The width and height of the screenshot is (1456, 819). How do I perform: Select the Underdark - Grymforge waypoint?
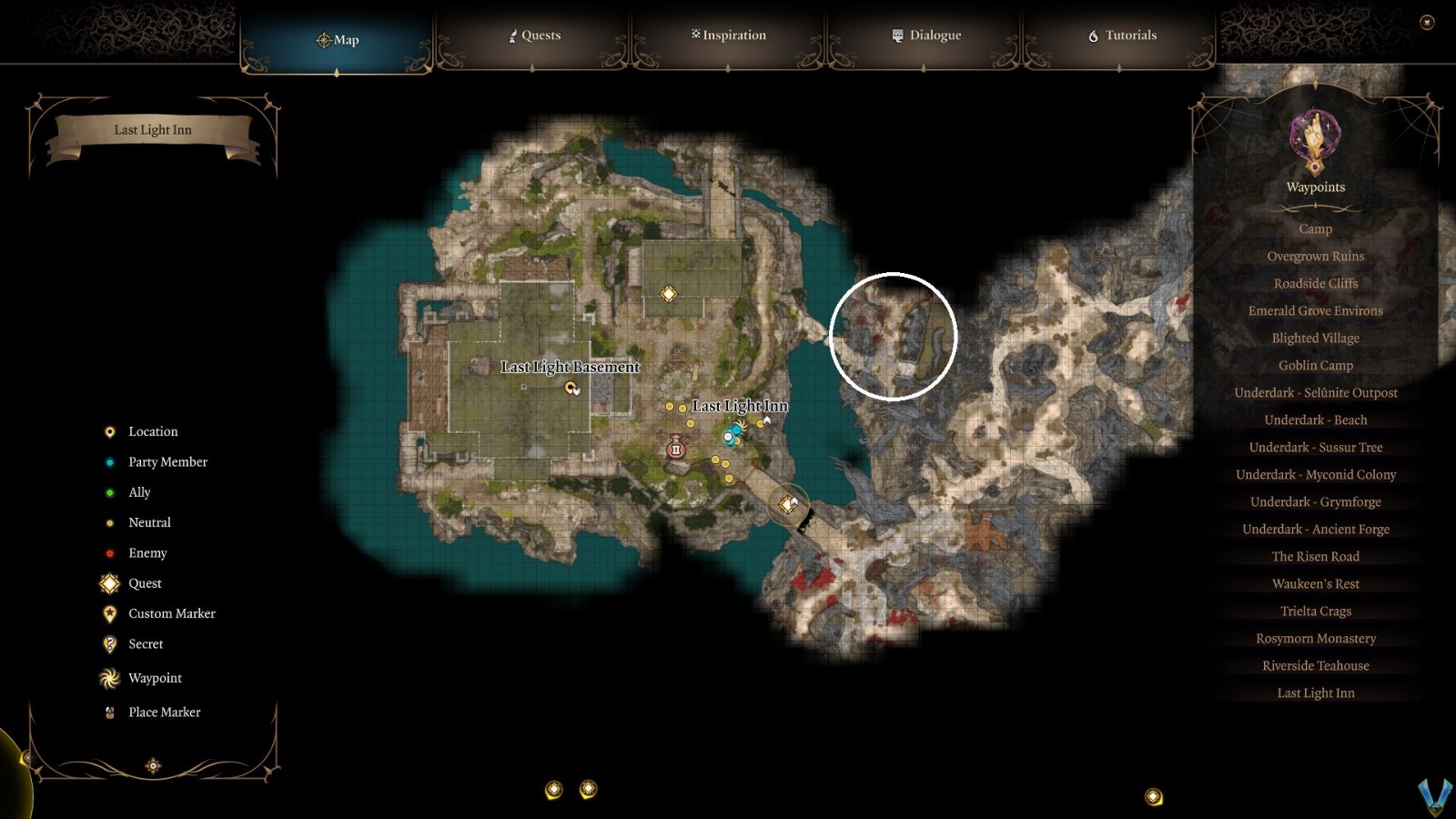pyautogui.click(x=1314, y=501)
